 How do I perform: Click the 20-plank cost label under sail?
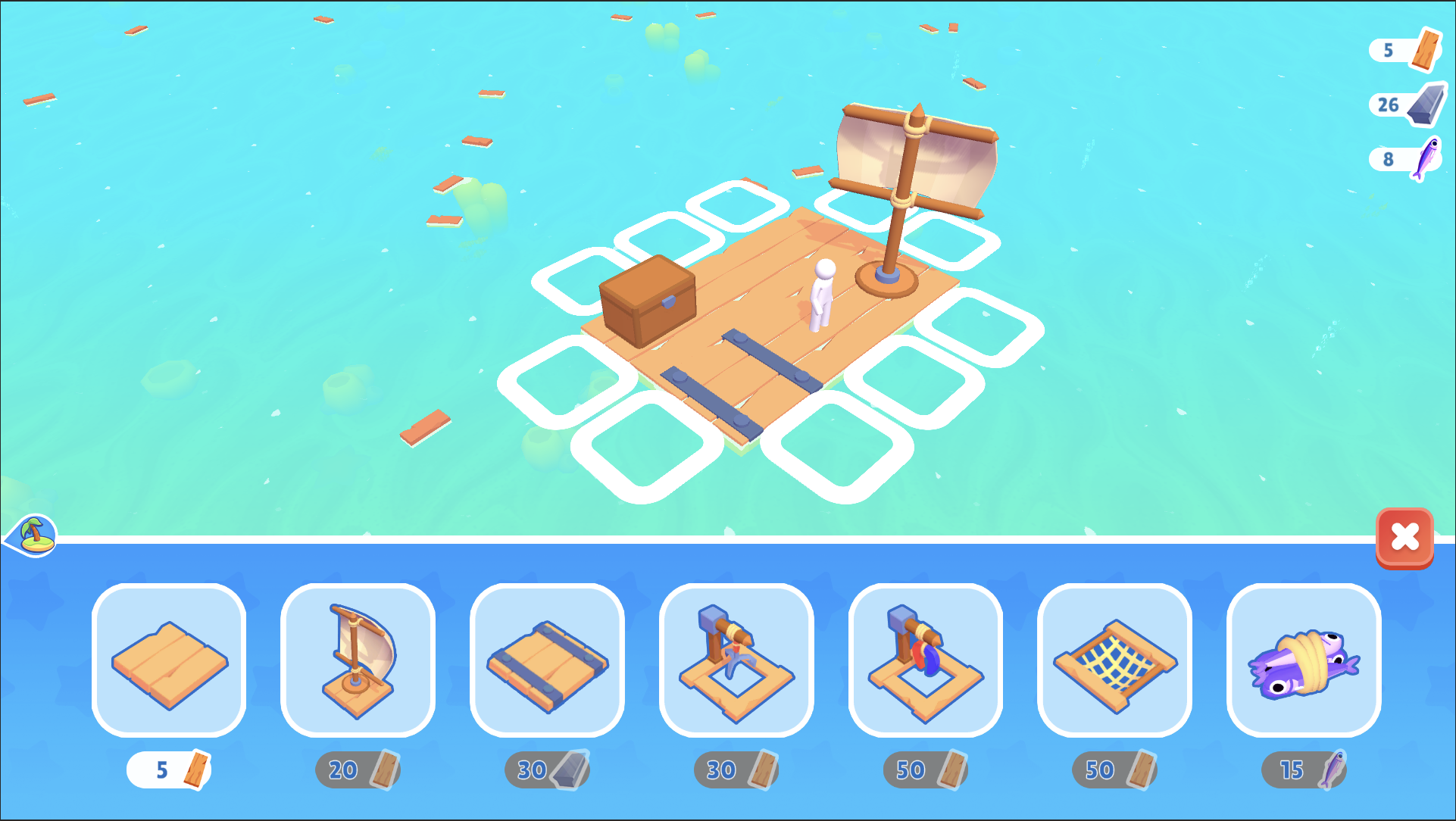coord(358,769)
